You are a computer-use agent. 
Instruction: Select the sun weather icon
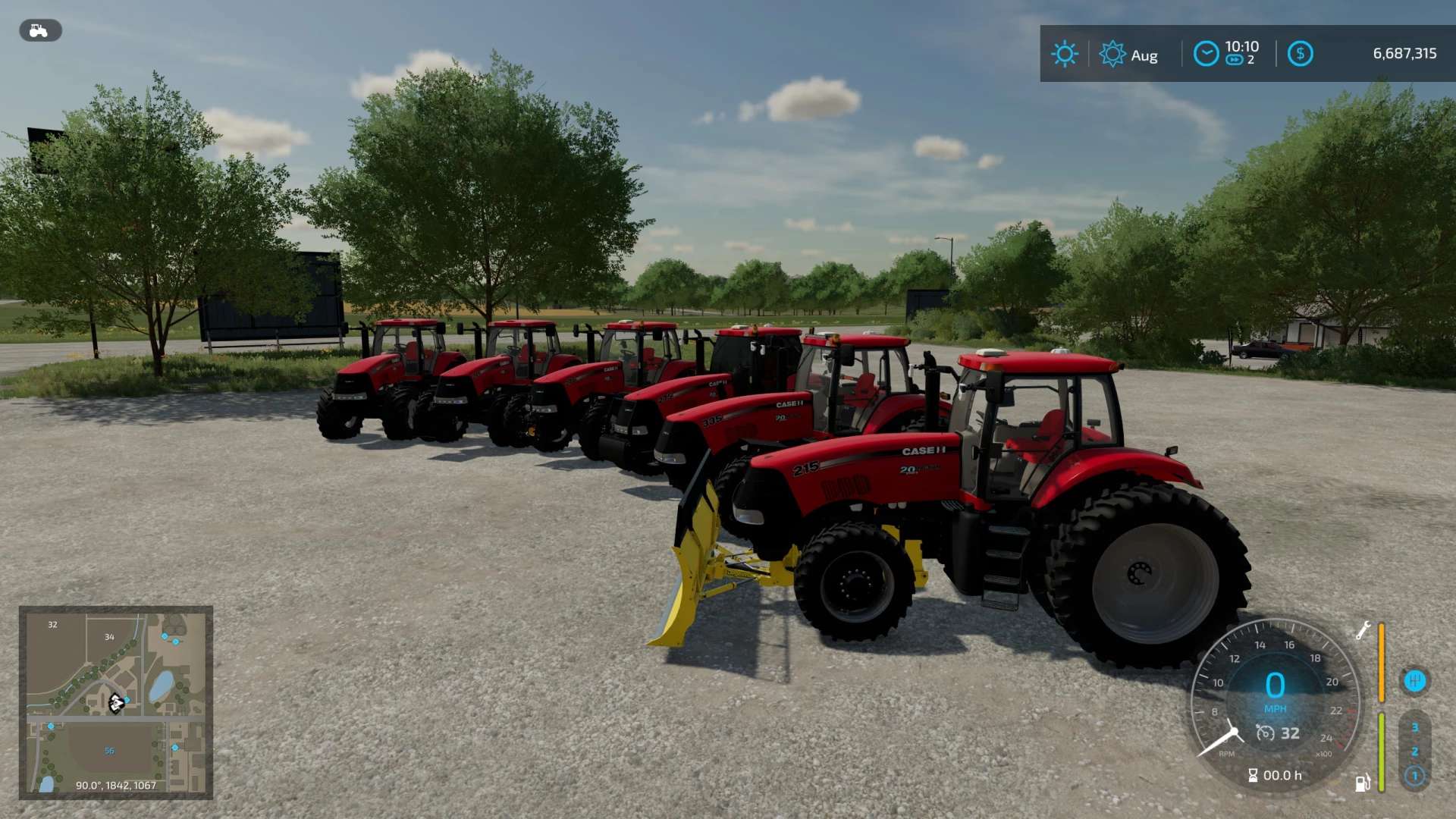pyautogui.click(x=1064, y=54)
